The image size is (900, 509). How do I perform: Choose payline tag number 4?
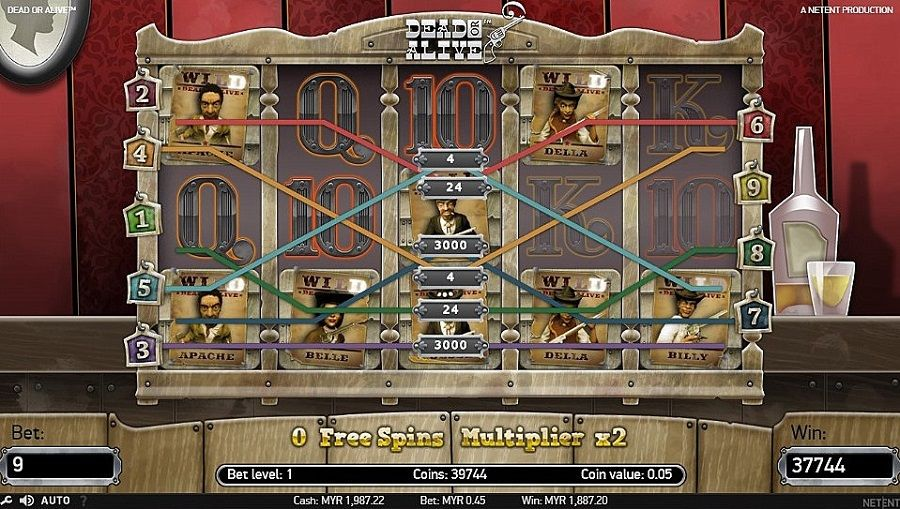point(141,154)
